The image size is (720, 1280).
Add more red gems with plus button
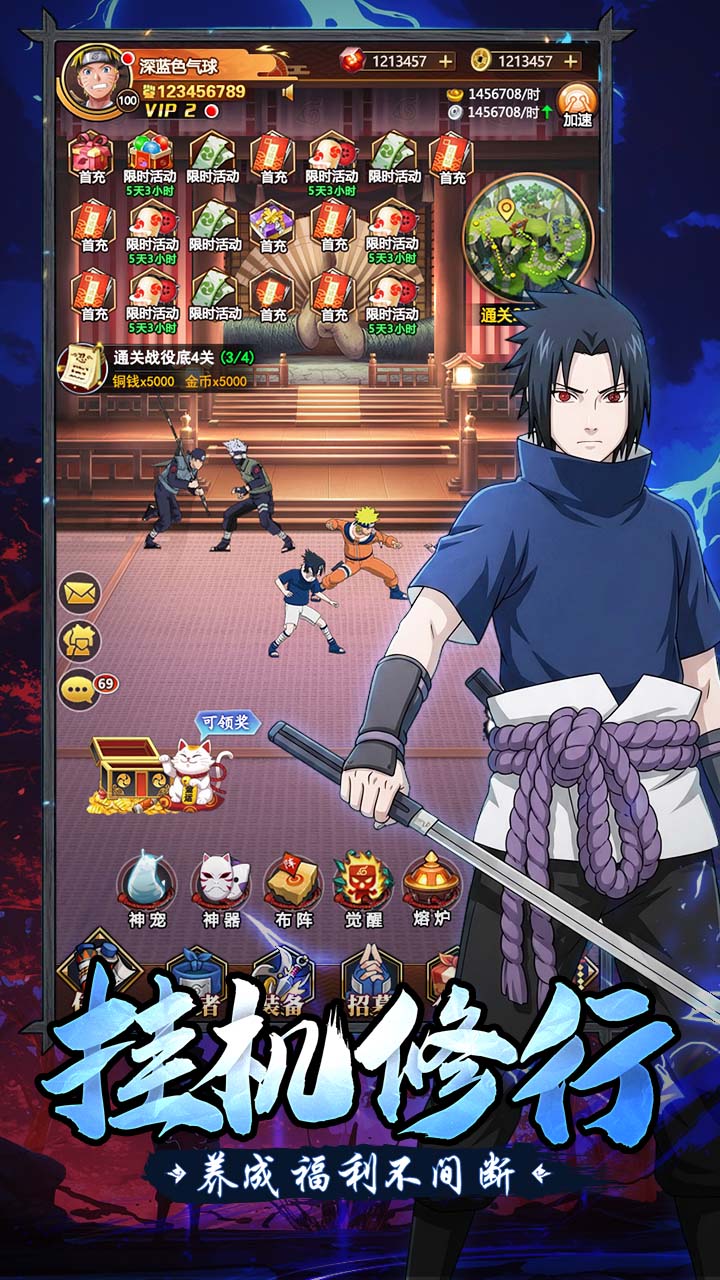[445, 61]
